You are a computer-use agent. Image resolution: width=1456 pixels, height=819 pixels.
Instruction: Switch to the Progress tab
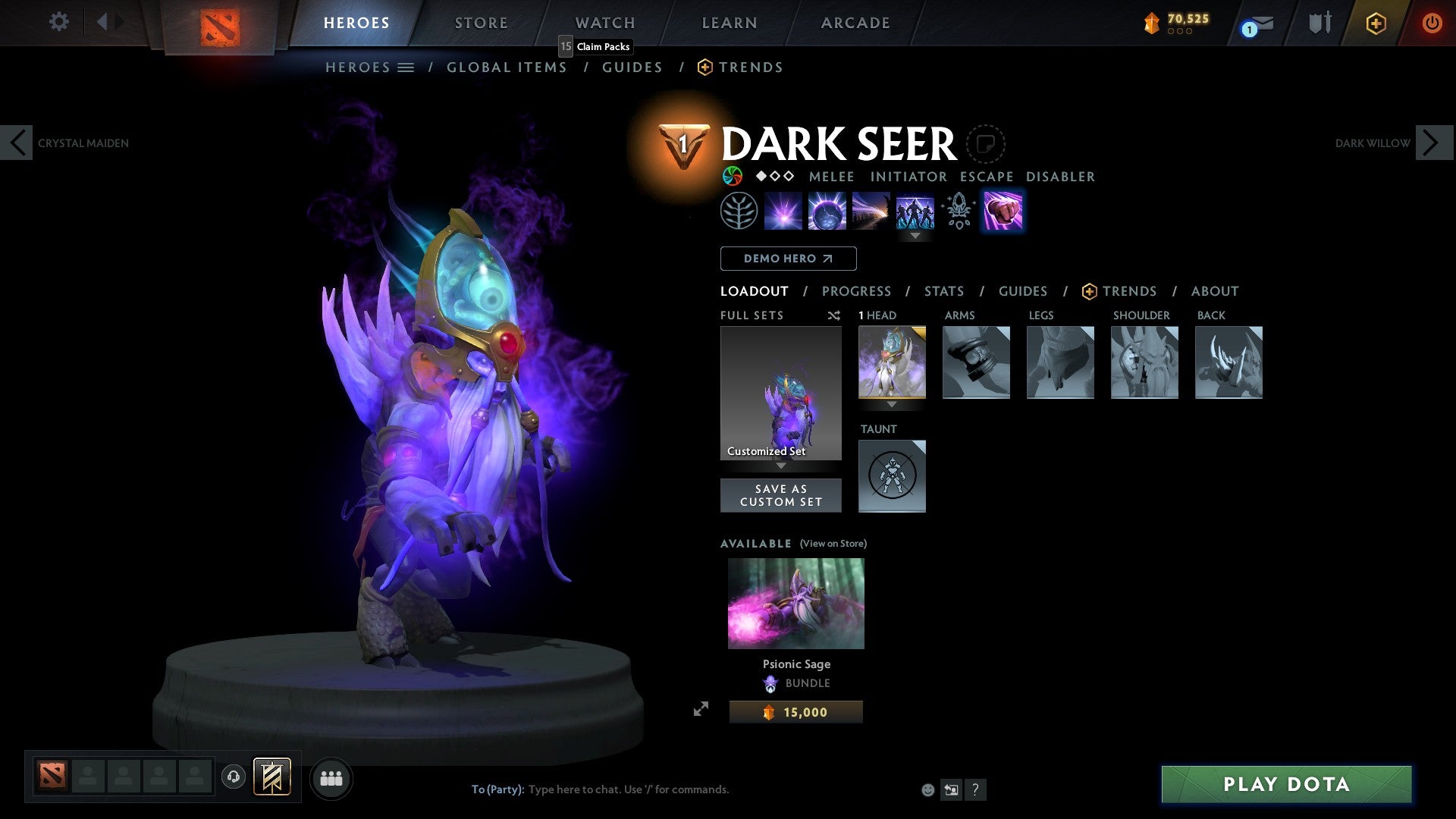click(857, 291)
